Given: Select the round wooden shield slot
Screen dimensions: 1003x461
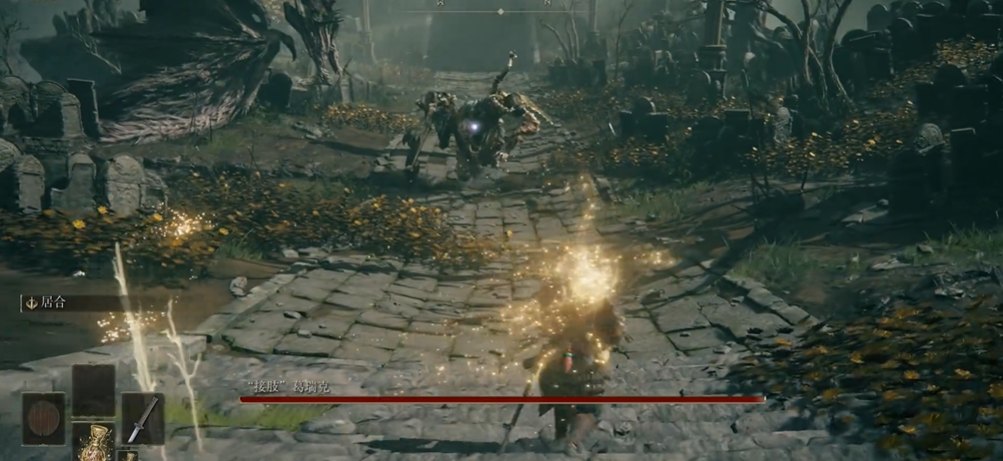Looking at the screenshot, I should point(43,418).
